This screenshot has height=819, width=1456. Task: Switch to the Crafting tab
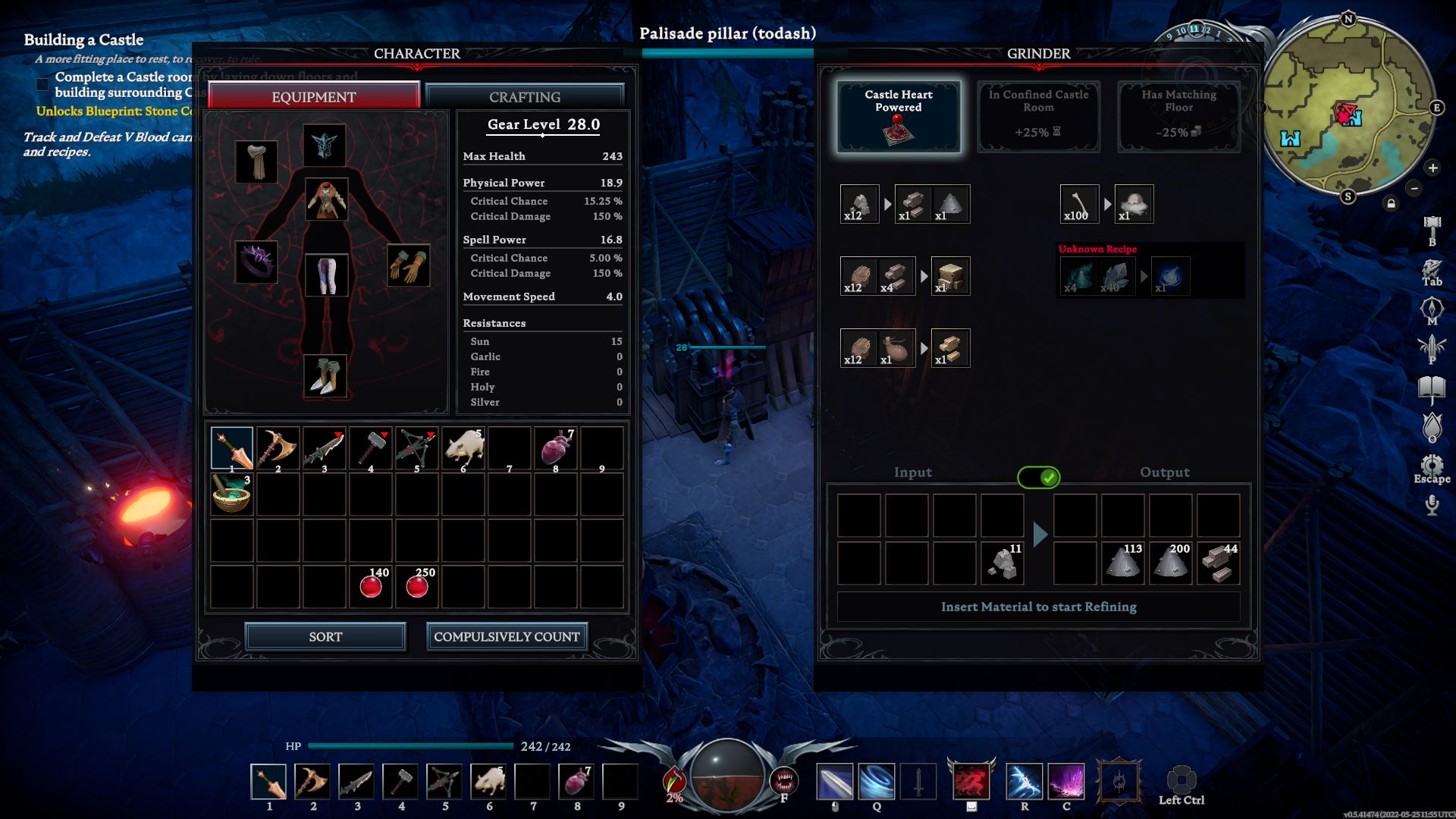coord(524,97)
